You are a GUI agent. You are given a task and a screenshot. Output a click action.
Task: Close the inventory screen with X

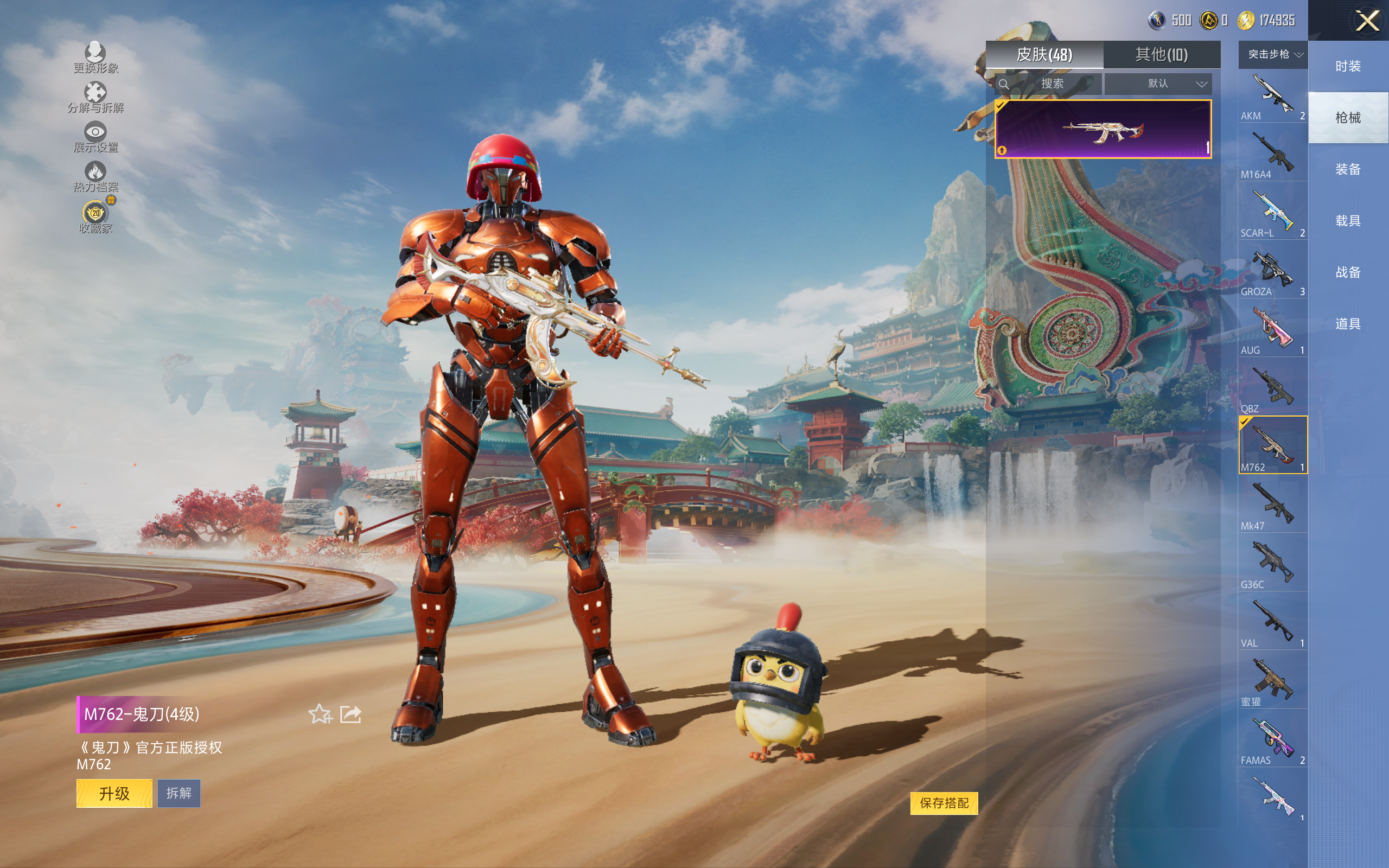pyautogui.click(x=1367, y=21)
